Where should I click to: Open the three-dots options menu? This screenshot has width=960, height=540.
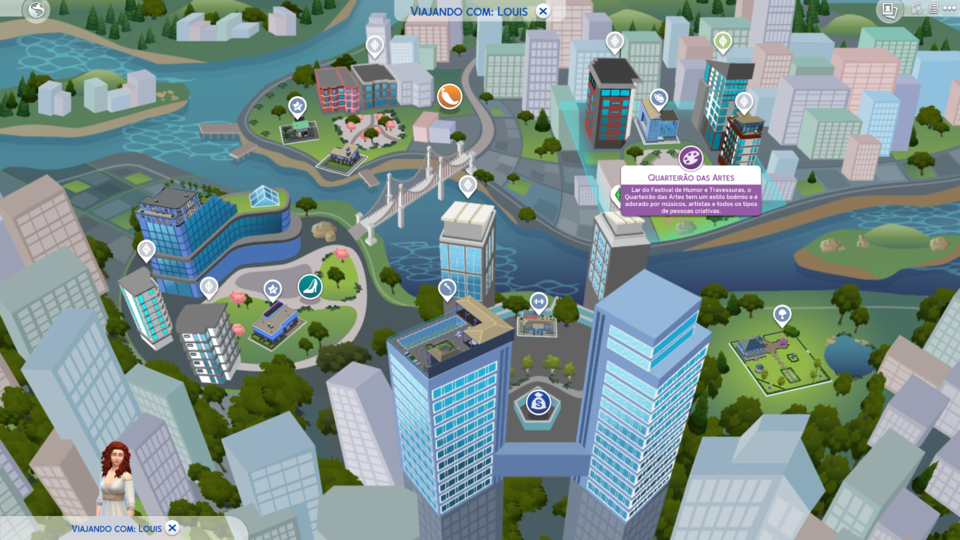tap(949, 9)
